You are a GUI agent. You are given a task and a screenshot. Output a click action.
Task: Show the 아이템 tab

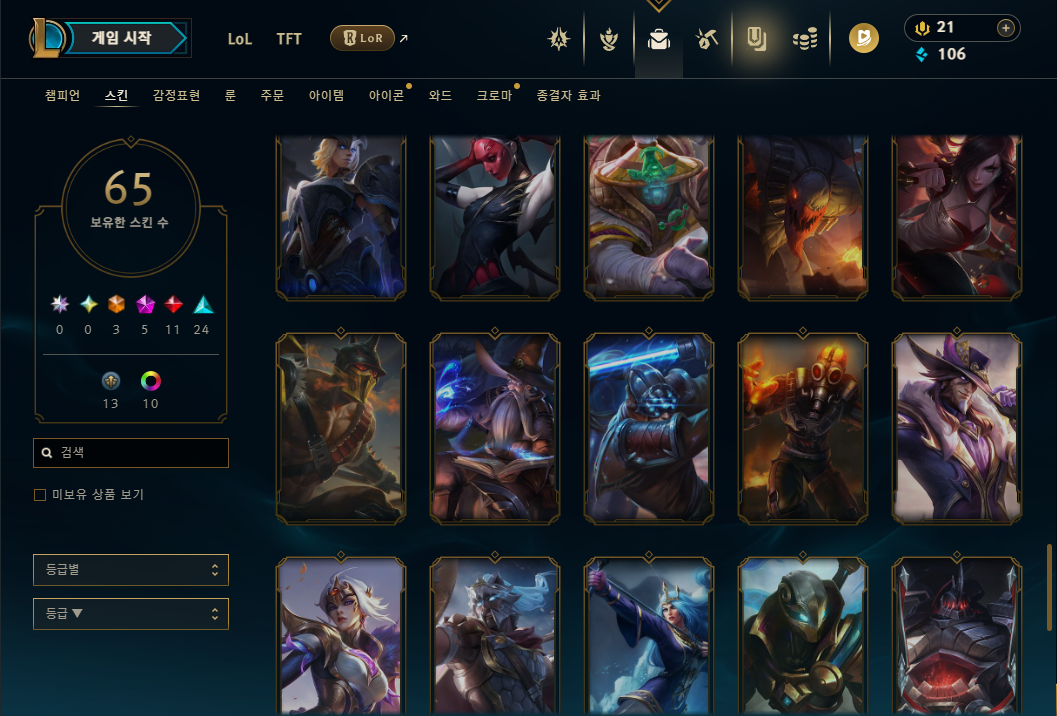[326, 96]
